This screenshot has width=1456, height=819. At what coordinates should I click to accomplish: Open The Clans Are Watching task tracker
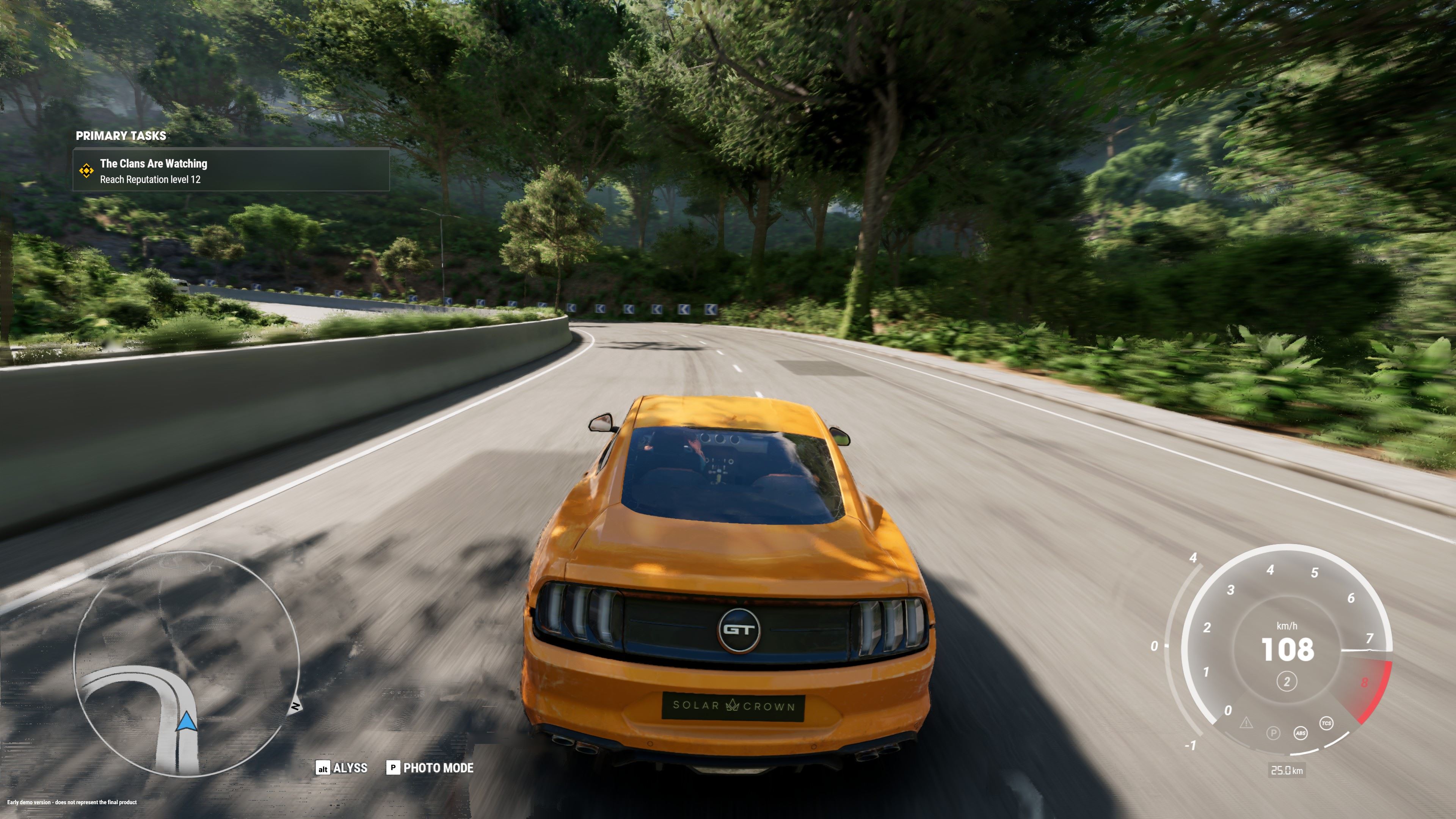pyautogui.click(x=231, y=171)
